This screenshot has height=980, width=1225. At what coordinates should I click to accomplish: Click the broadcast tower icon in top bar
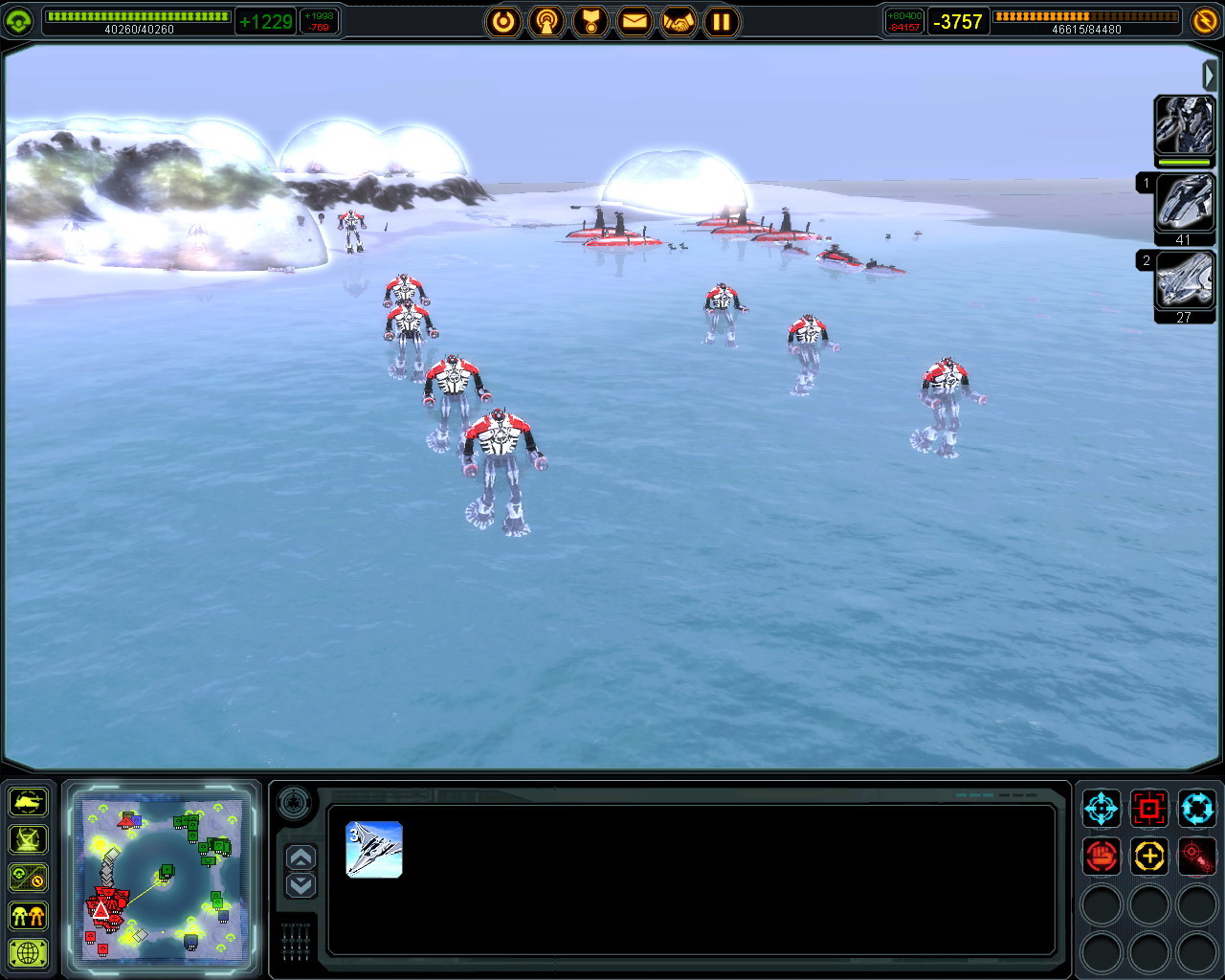coord(546,21)
